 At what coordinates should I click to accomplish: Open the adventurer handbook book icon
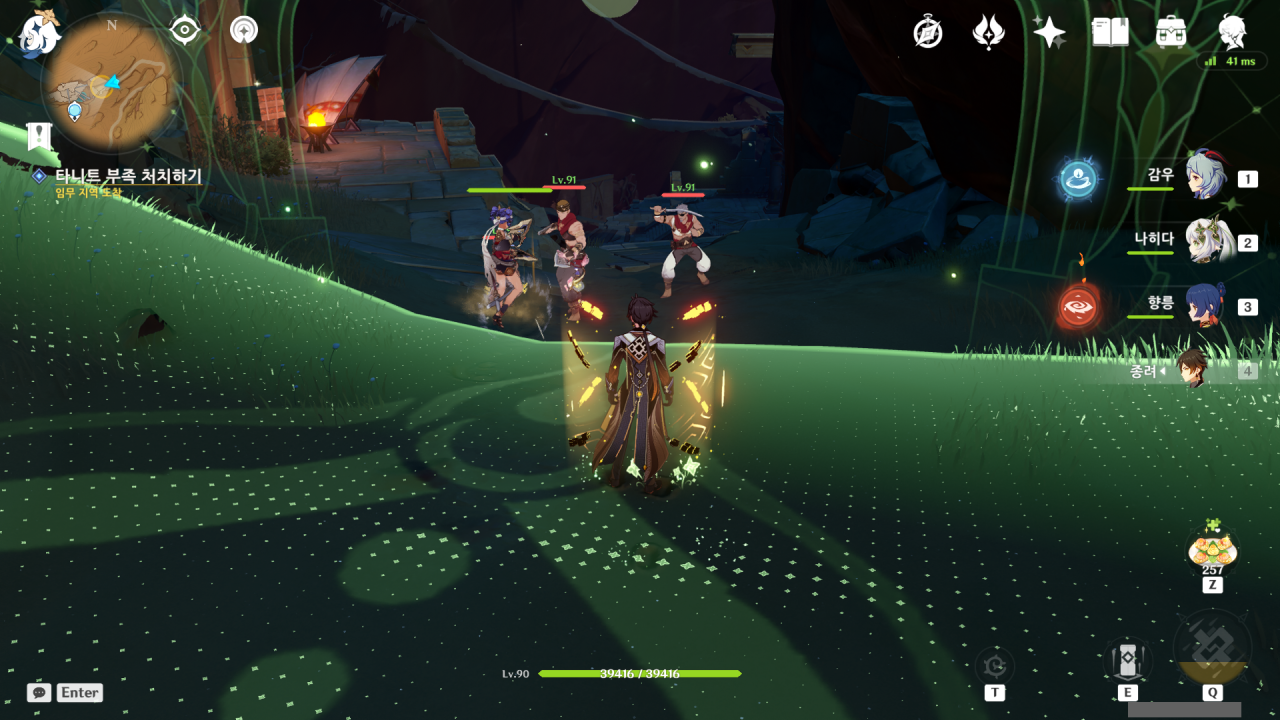tap(1110, 33)
